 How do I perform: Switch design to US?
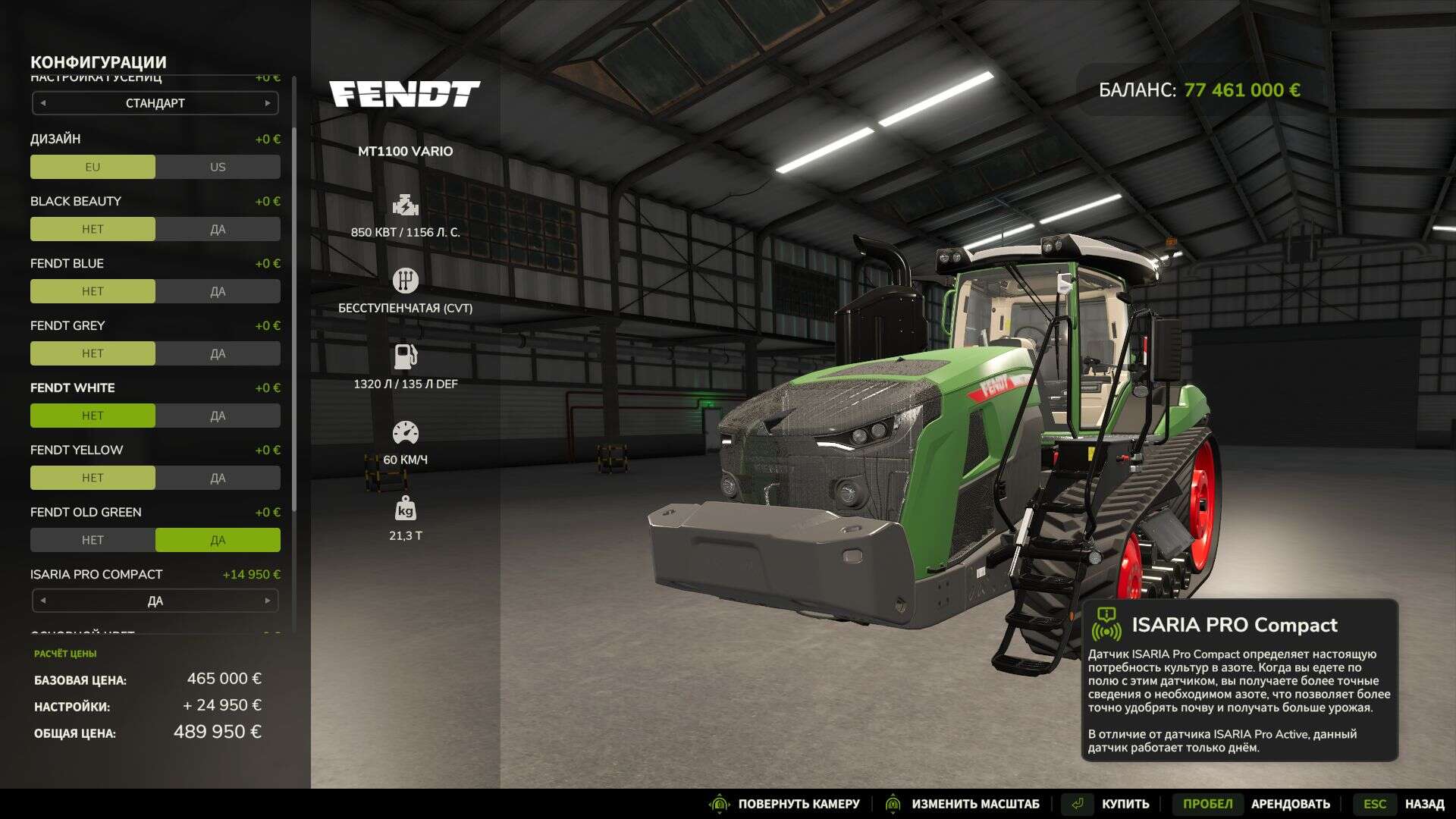pos(218,167)
